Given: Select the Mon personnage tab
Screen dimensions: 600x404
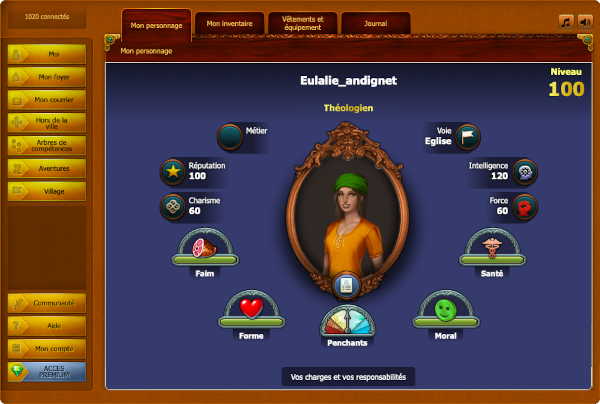Looking at the screenshot, I should tap(157, 24).
